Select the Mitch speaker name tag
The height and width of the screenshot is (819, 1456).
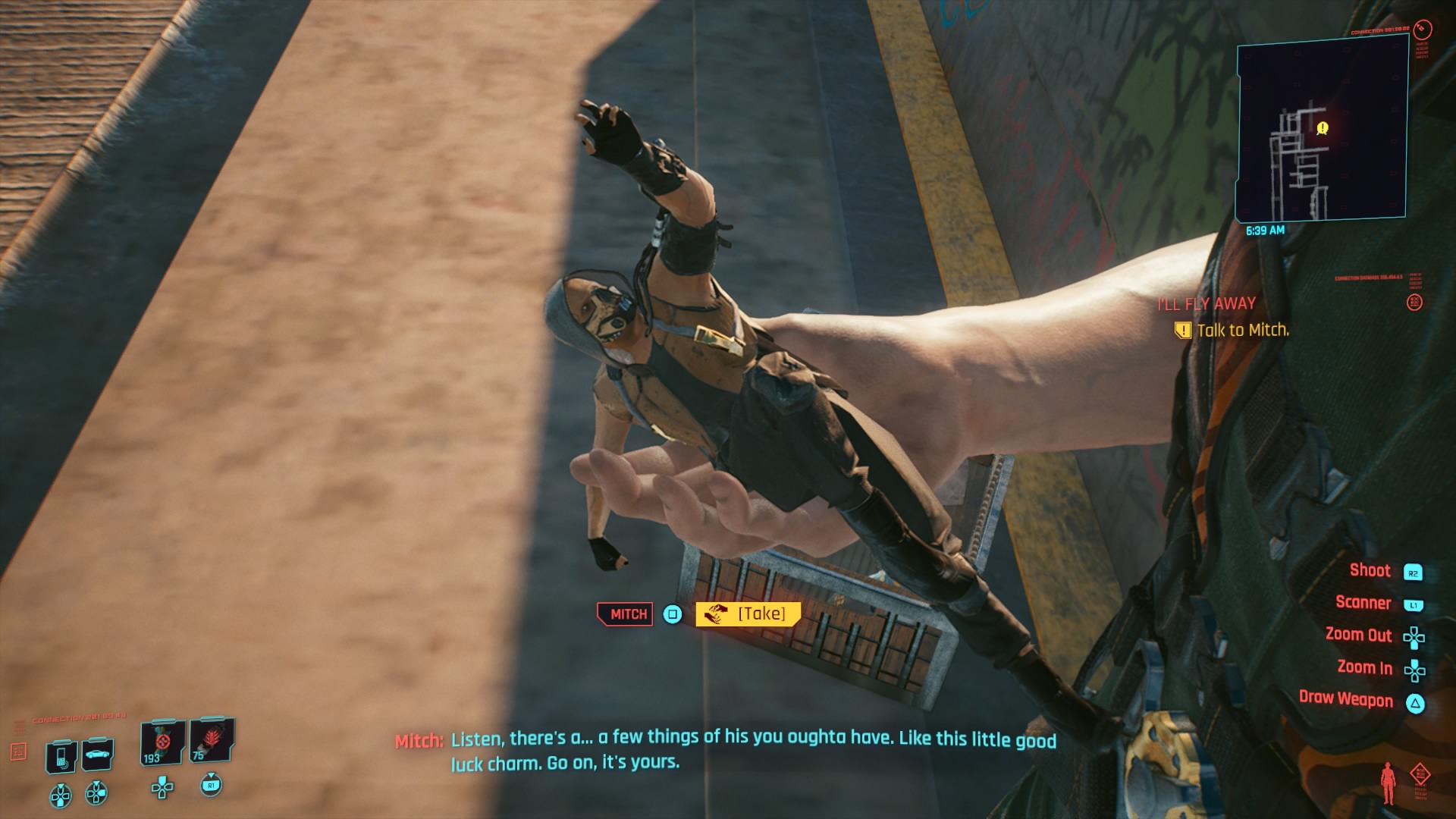(x=626, y=614)
